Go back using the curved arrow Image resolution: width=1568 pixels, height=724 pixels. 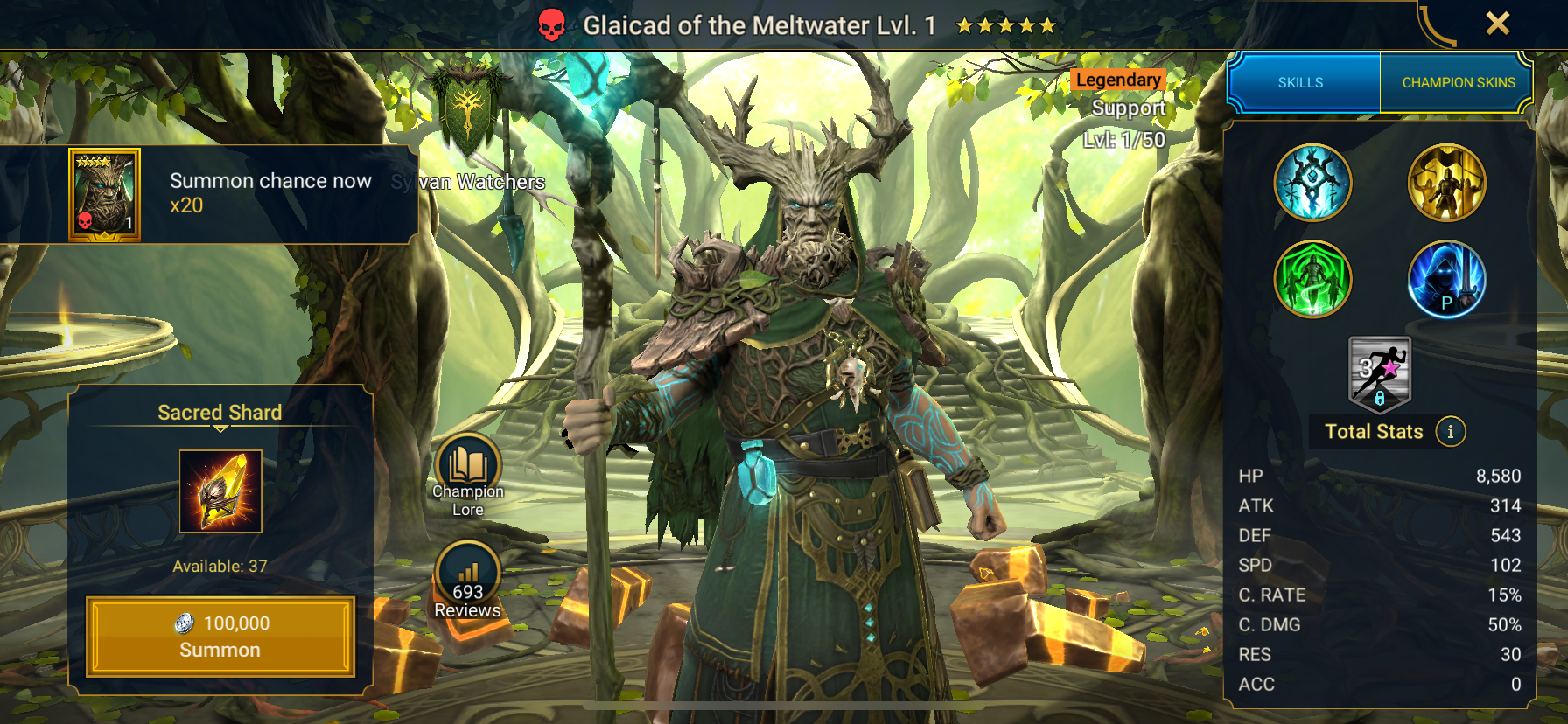tap(1435, 26)
